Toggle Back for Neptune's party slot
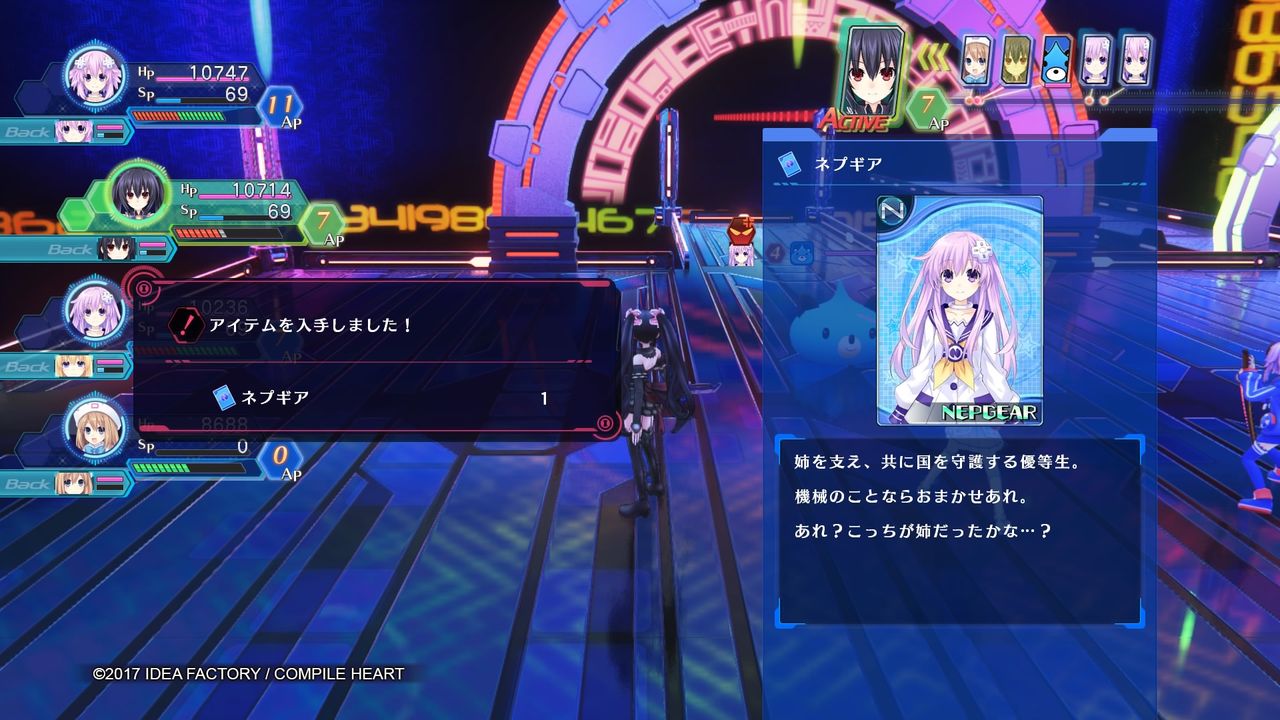 point(32,131)
